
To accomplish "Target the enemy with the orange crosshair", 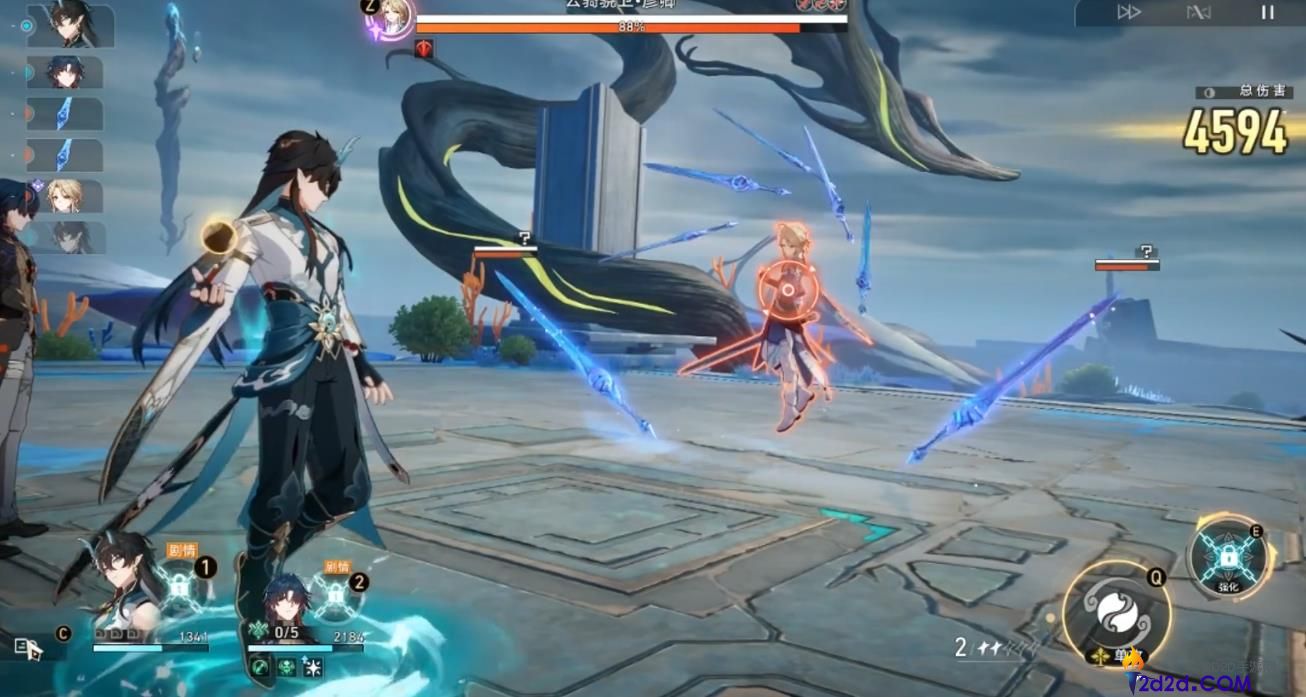I will click(x=787, y=290).
